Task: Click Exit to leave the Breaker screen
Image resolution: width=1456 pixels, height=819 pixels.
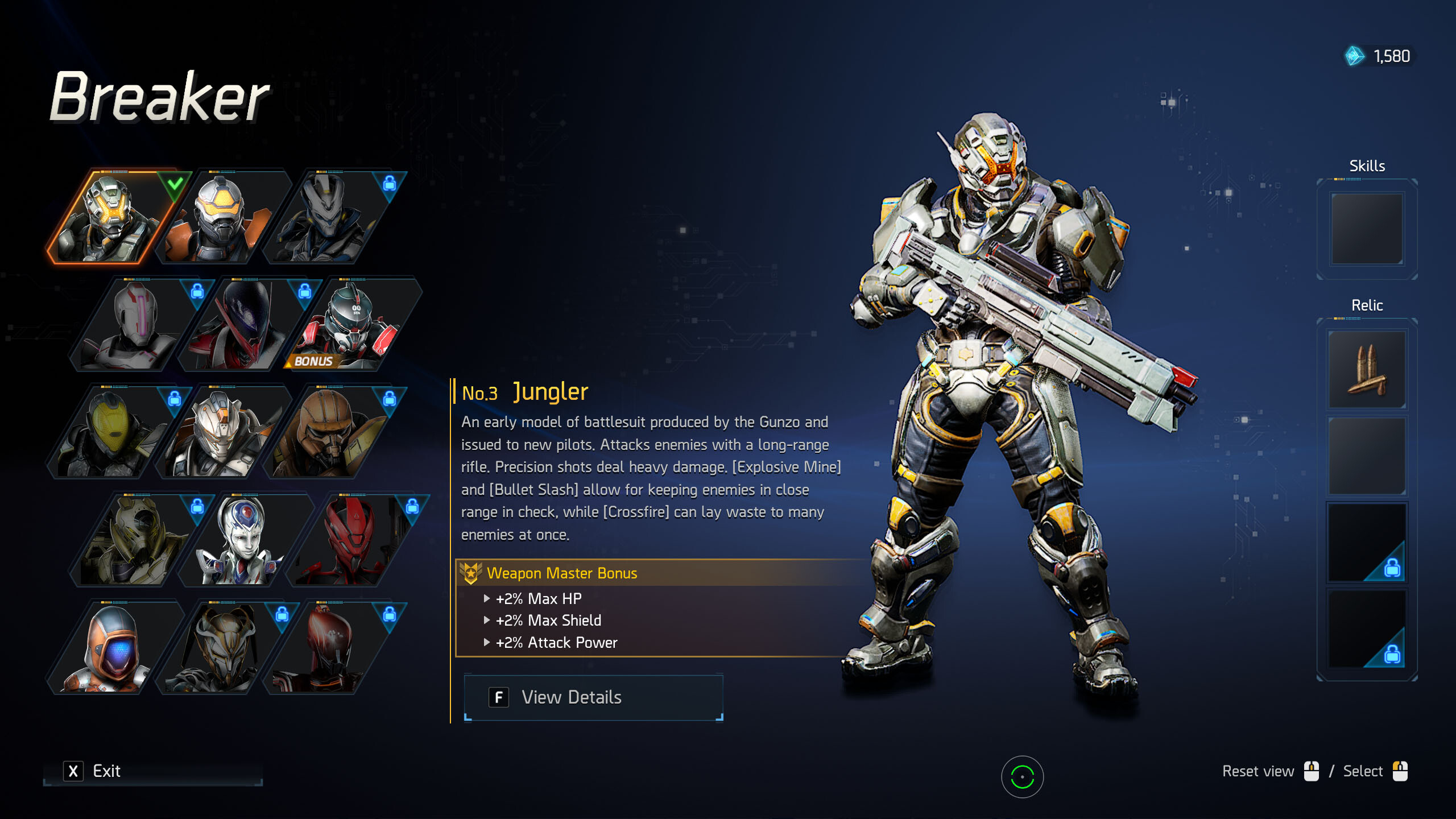Action: 106,771
